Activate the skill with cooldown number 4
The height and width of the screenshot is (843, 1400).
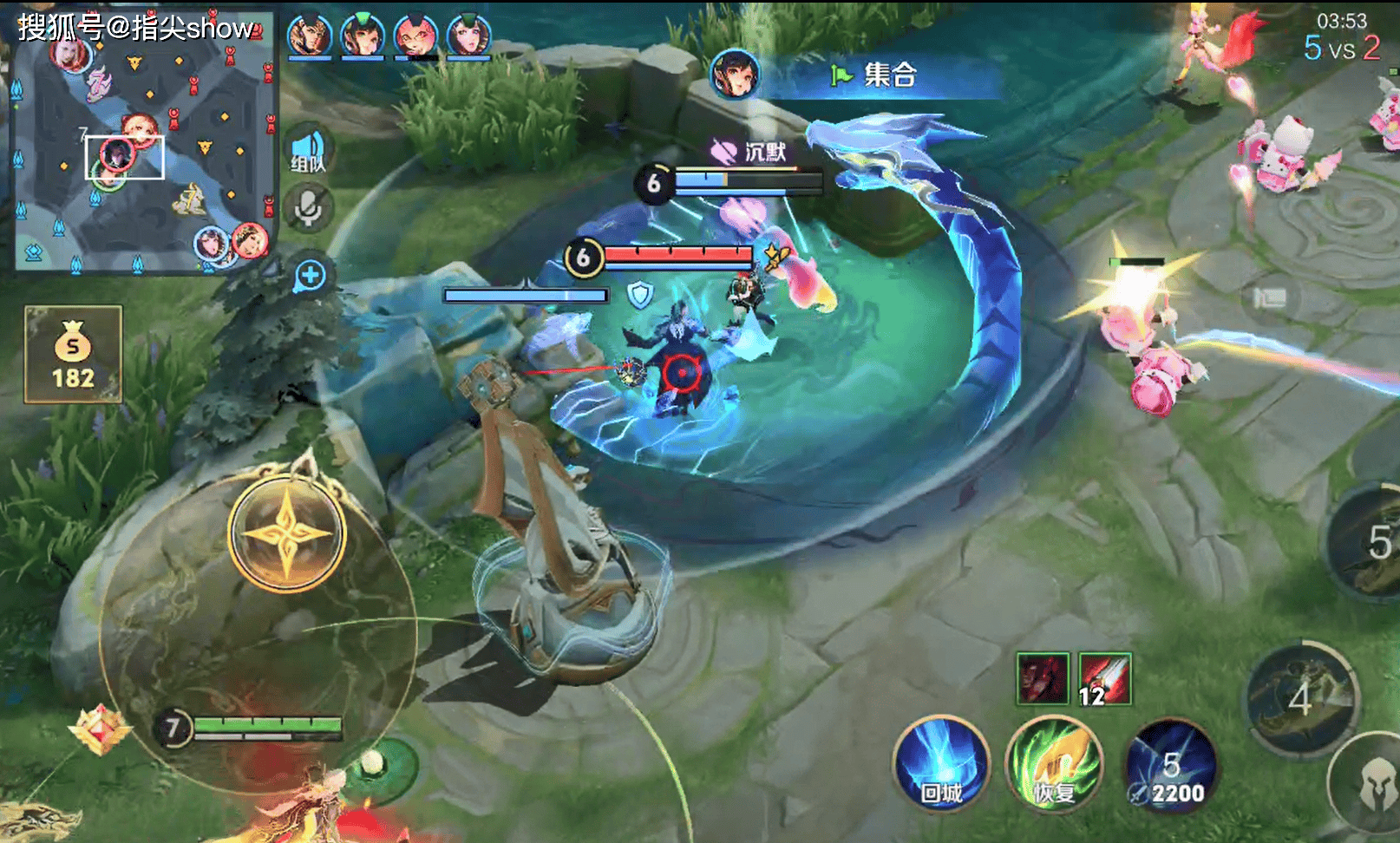pos(1300,699)
